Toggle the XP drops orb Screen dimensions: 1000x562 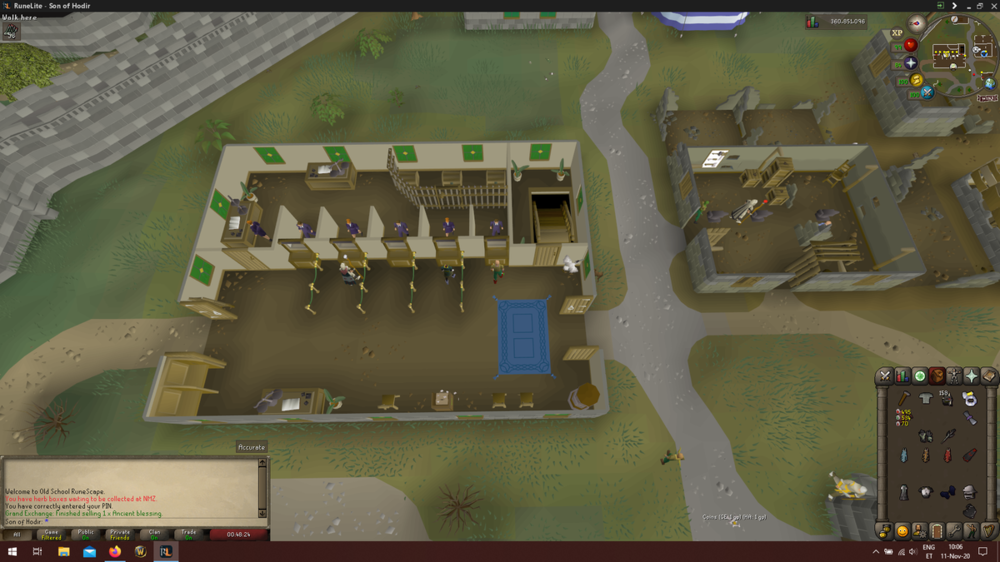point(897,33)
